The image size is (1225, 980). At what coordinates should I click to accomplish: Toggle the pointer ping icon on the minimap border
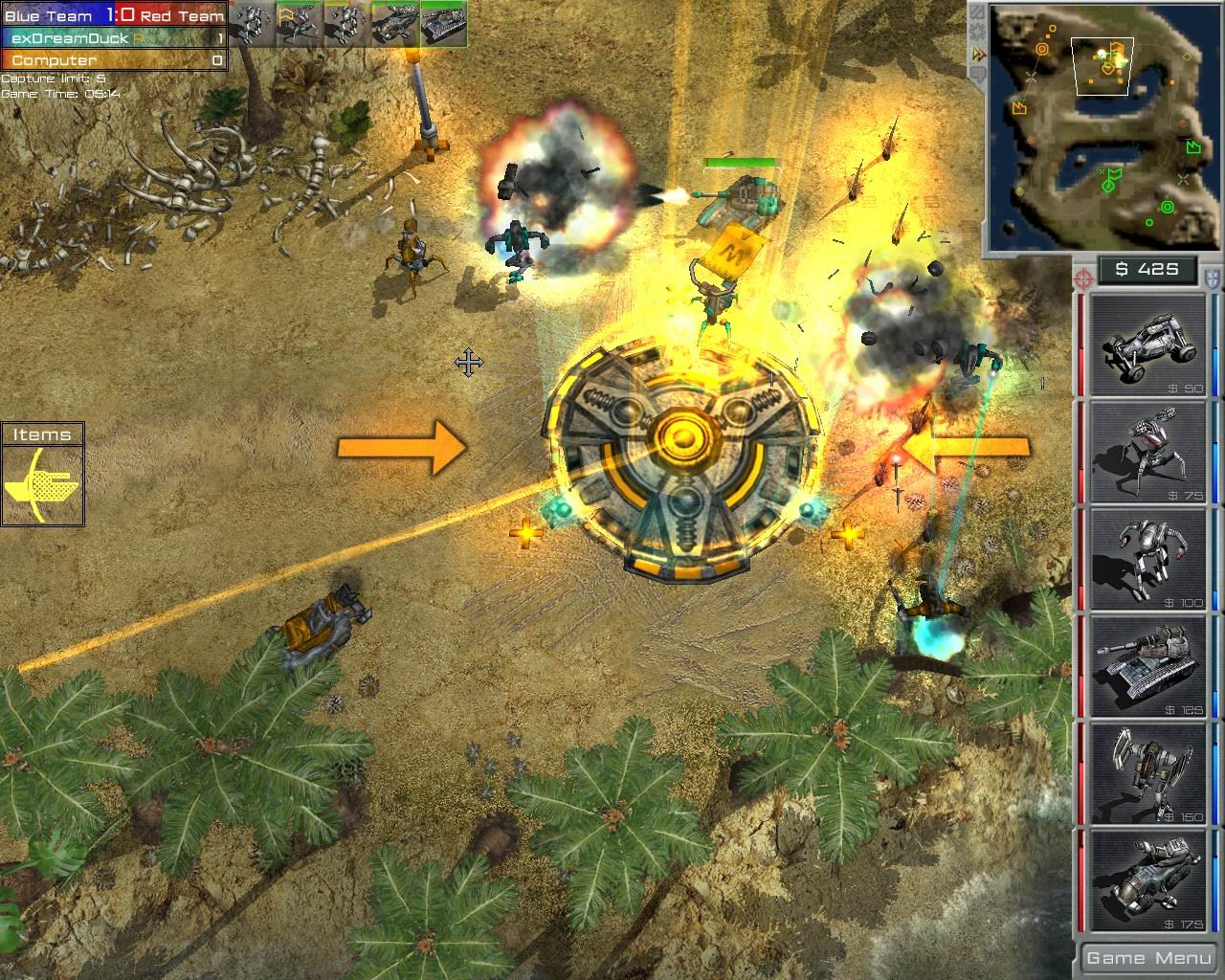[977, 52]
